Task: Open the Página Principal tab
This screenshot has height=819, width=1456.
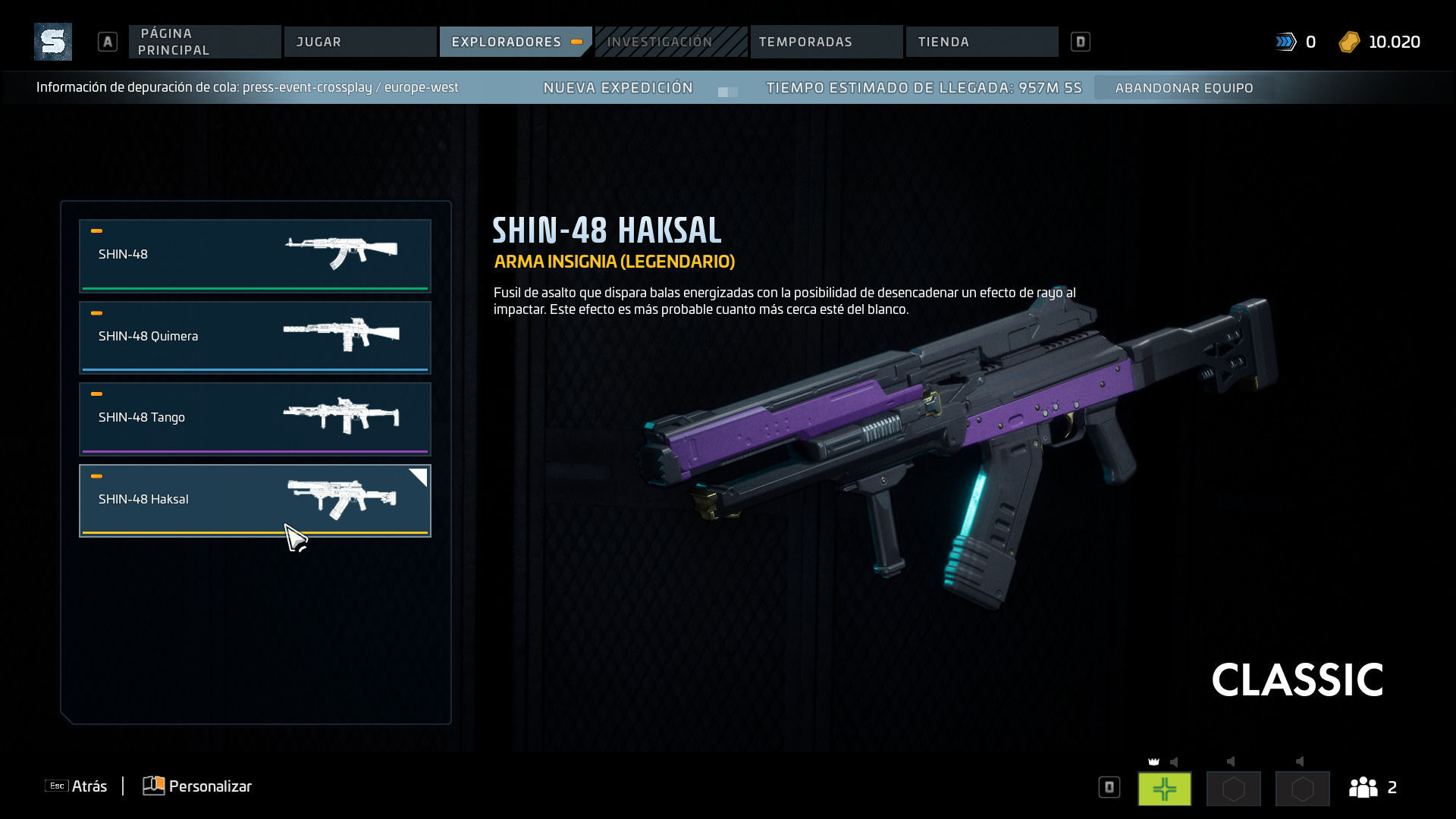Action: 204,42
